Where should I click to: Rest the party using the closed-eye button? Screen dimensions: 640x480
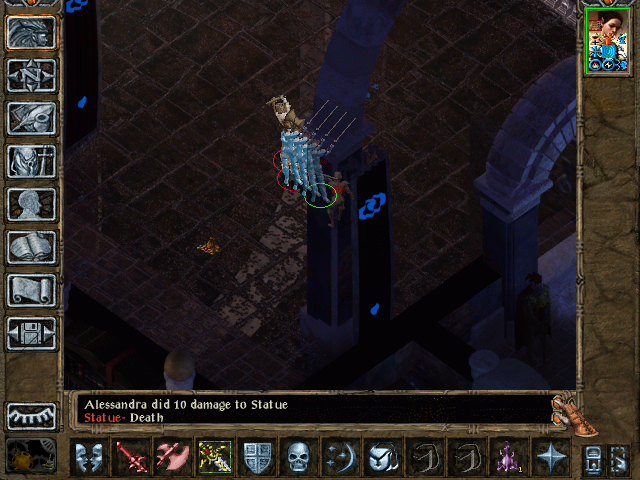31,415
